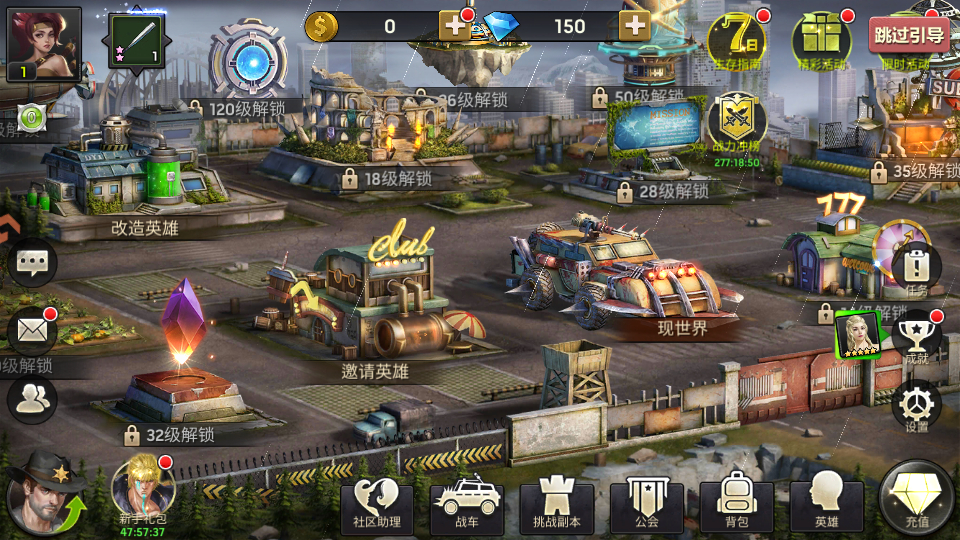Open the 战车 vehicle menu
Screen dimensions: 960x540
coord(467,505)
